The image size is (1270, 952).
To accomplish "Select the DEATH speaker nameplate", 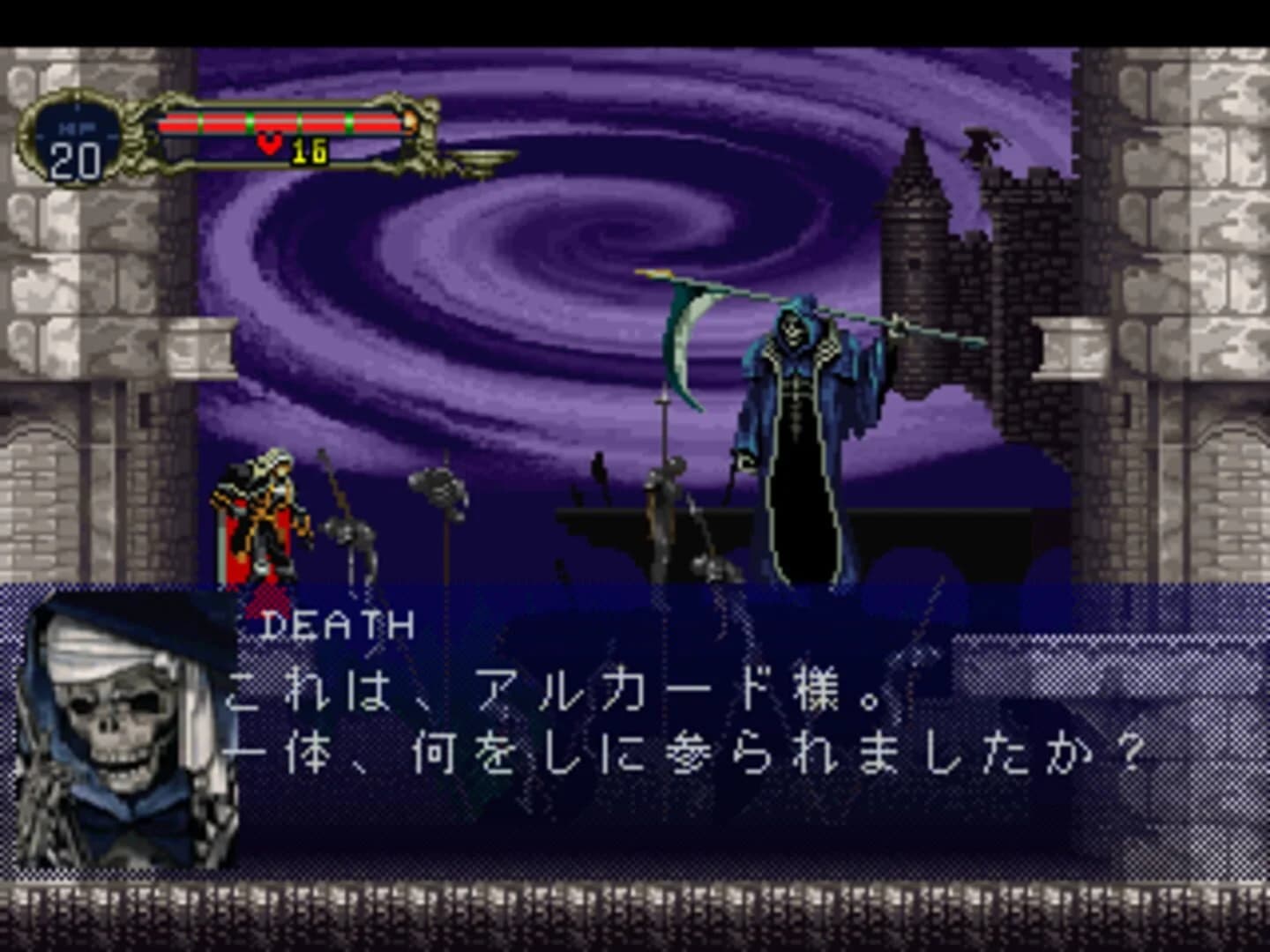I will [x=337, y=622].
